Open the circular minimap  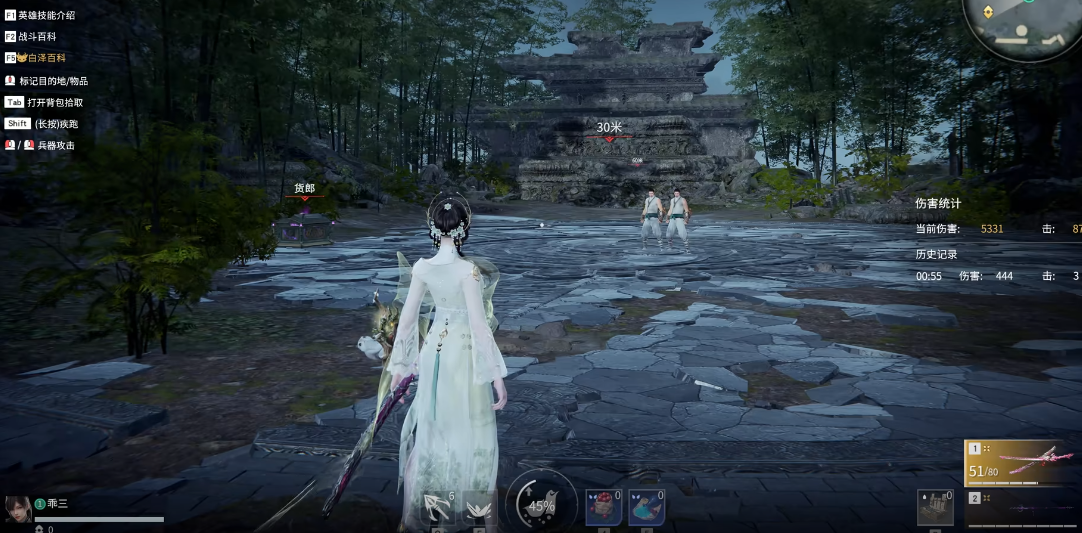point(1022,27)
